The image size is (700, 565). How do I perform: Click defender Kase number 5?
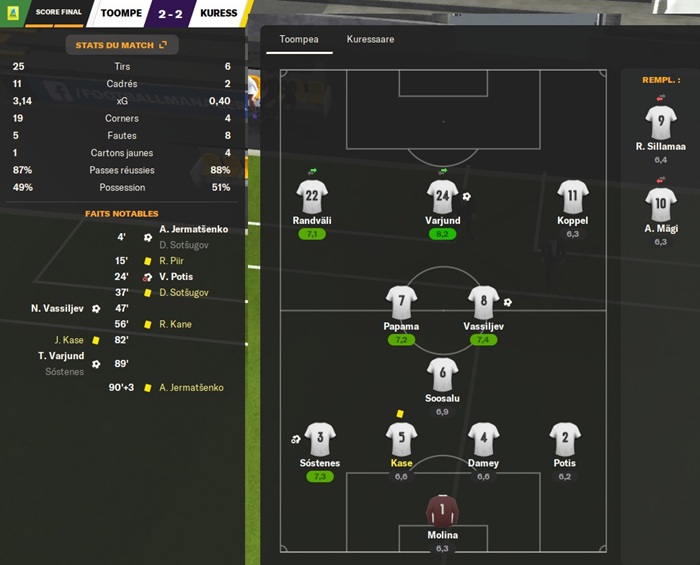click(401, 440)
